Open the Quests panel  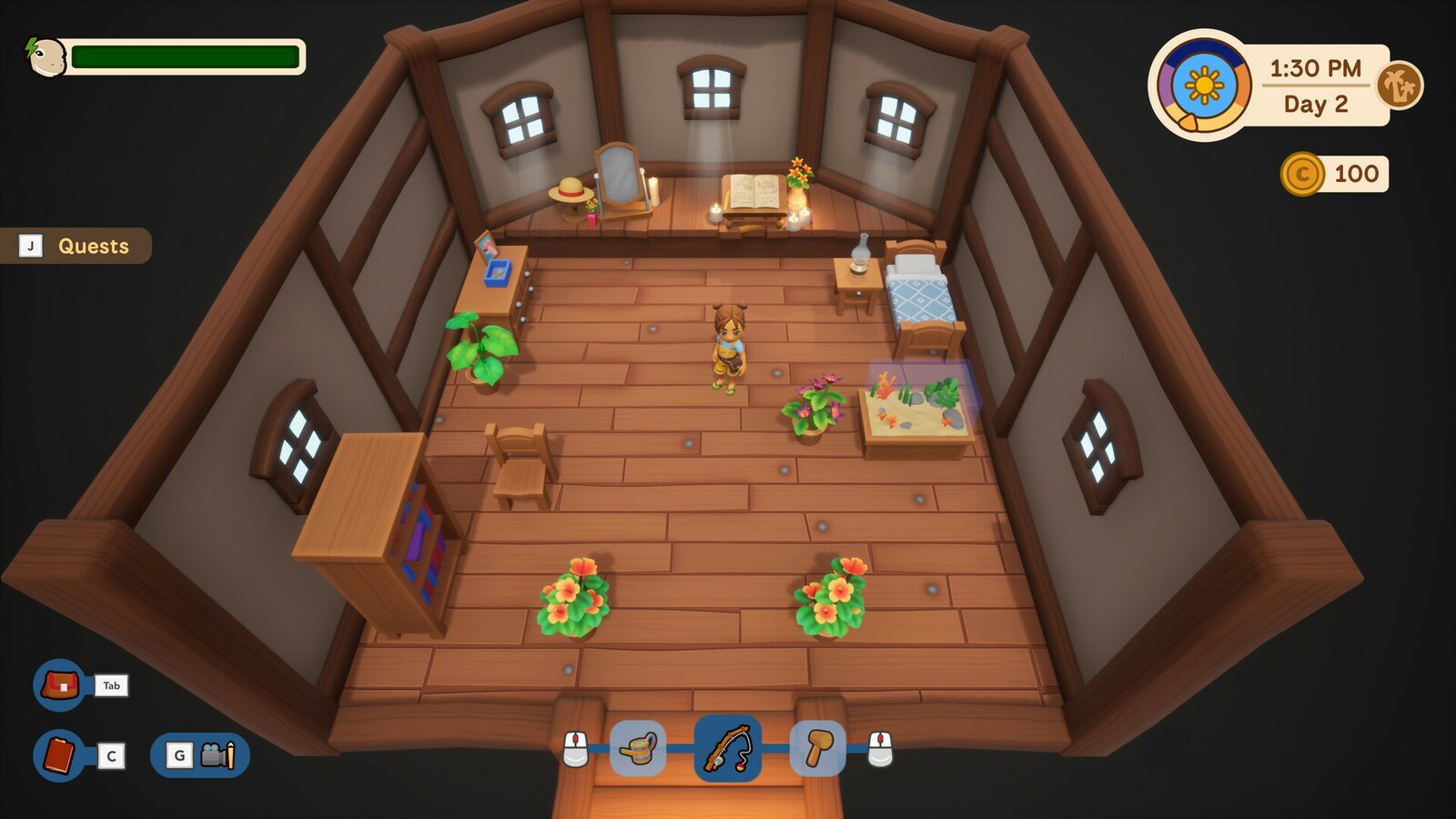click(76, 246)
